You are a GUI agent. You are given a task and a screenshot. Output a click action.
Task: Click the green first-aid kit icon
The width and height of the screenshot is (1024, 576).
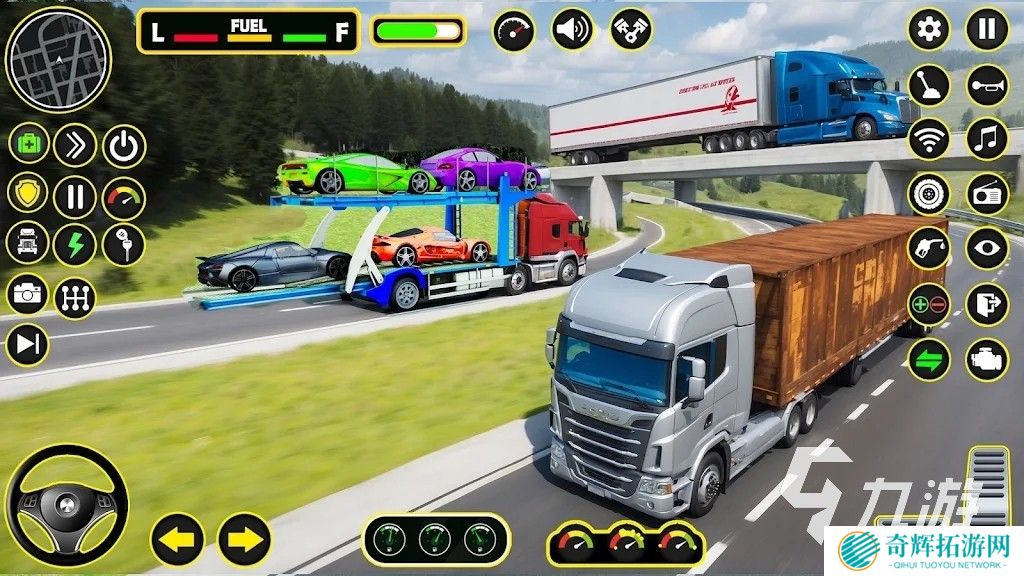click(29, 144)
